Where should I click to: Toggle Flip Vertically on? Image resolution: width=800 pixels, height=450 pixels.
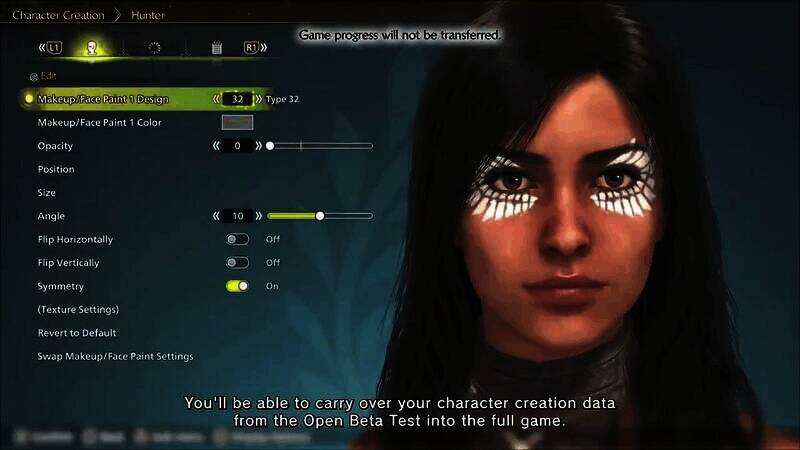pos(238,263)
